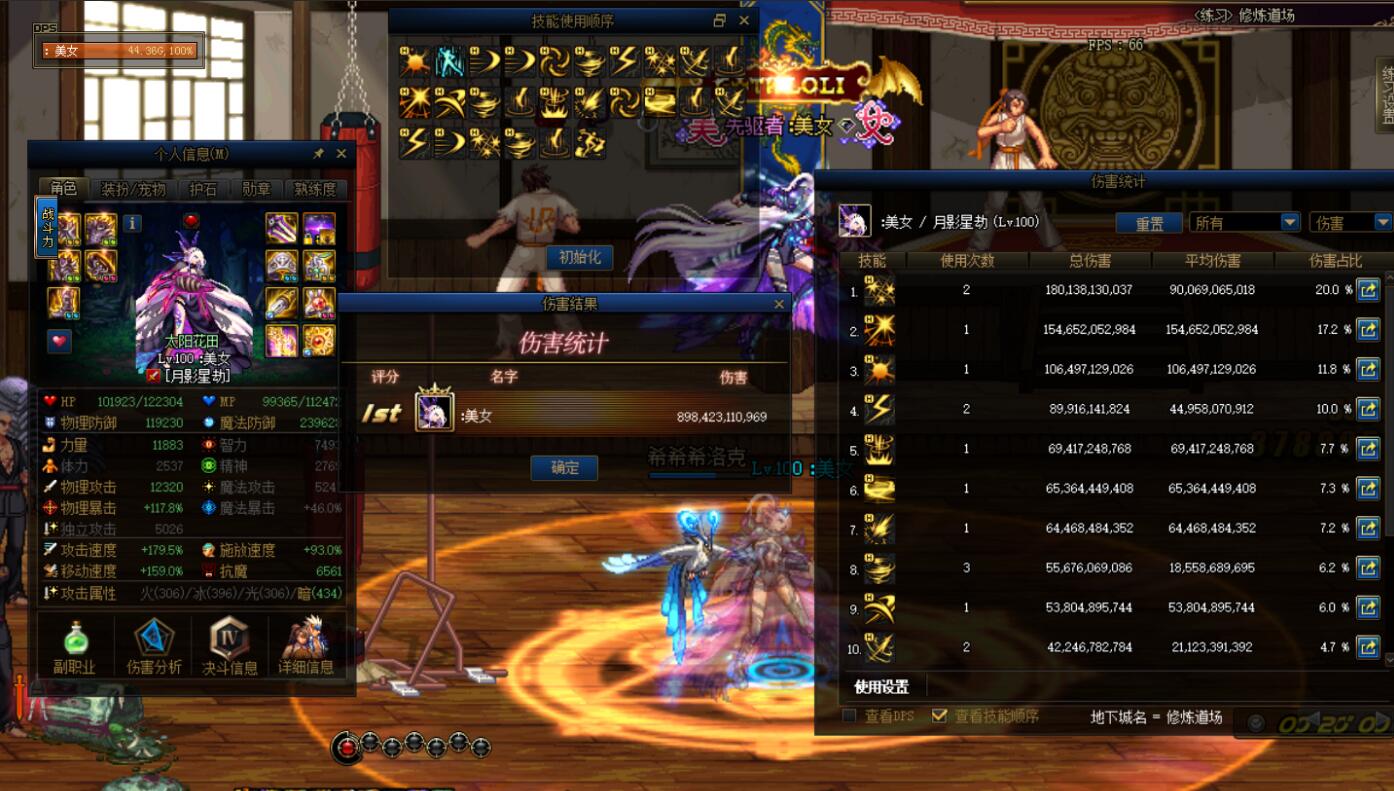View 决斗信息 duel information
This screenshot has height=791, width=1394.
point(230,646)
